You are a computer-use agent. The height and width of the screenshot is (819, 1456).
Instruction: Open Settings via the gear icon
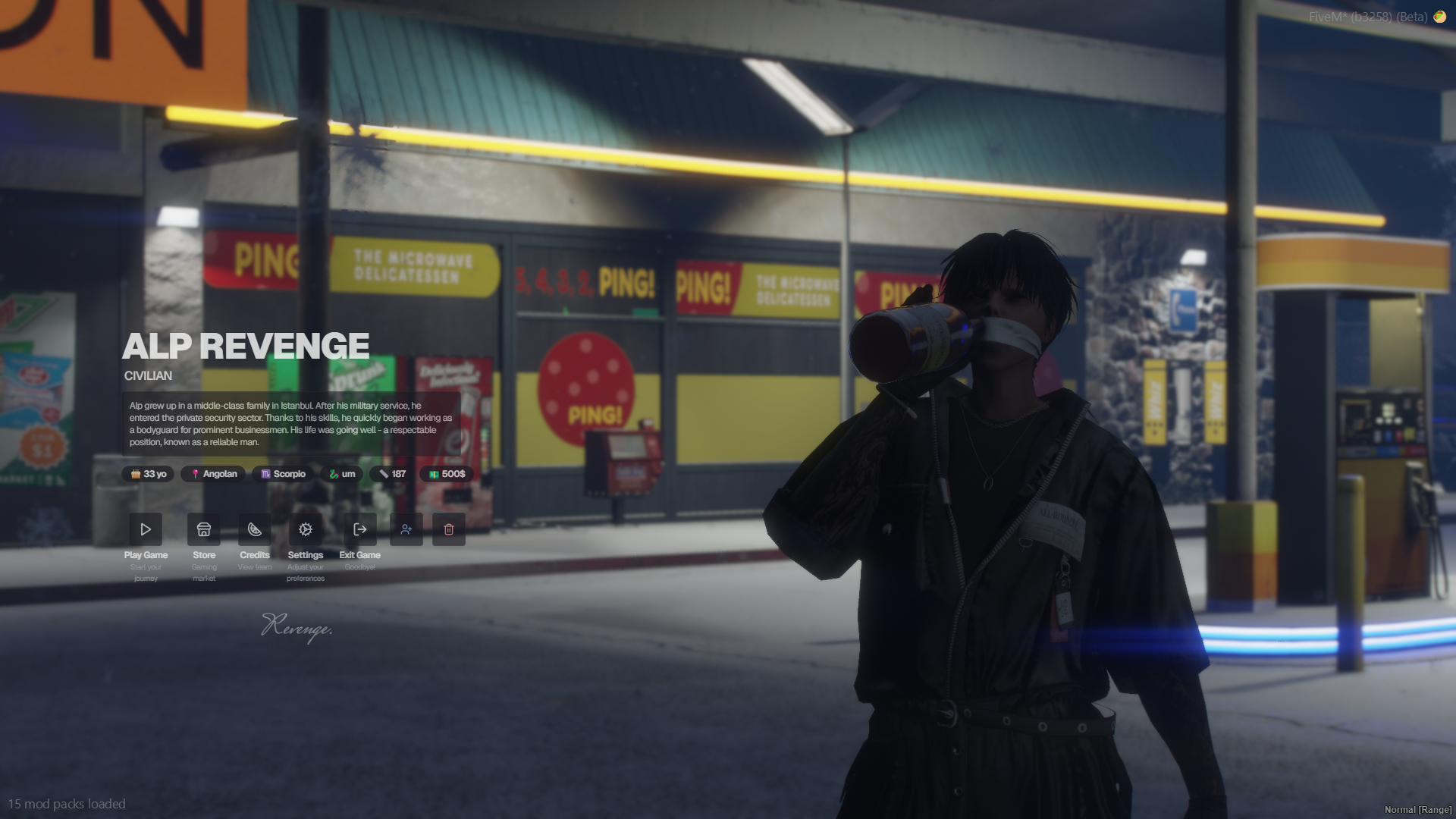(306, 529)
